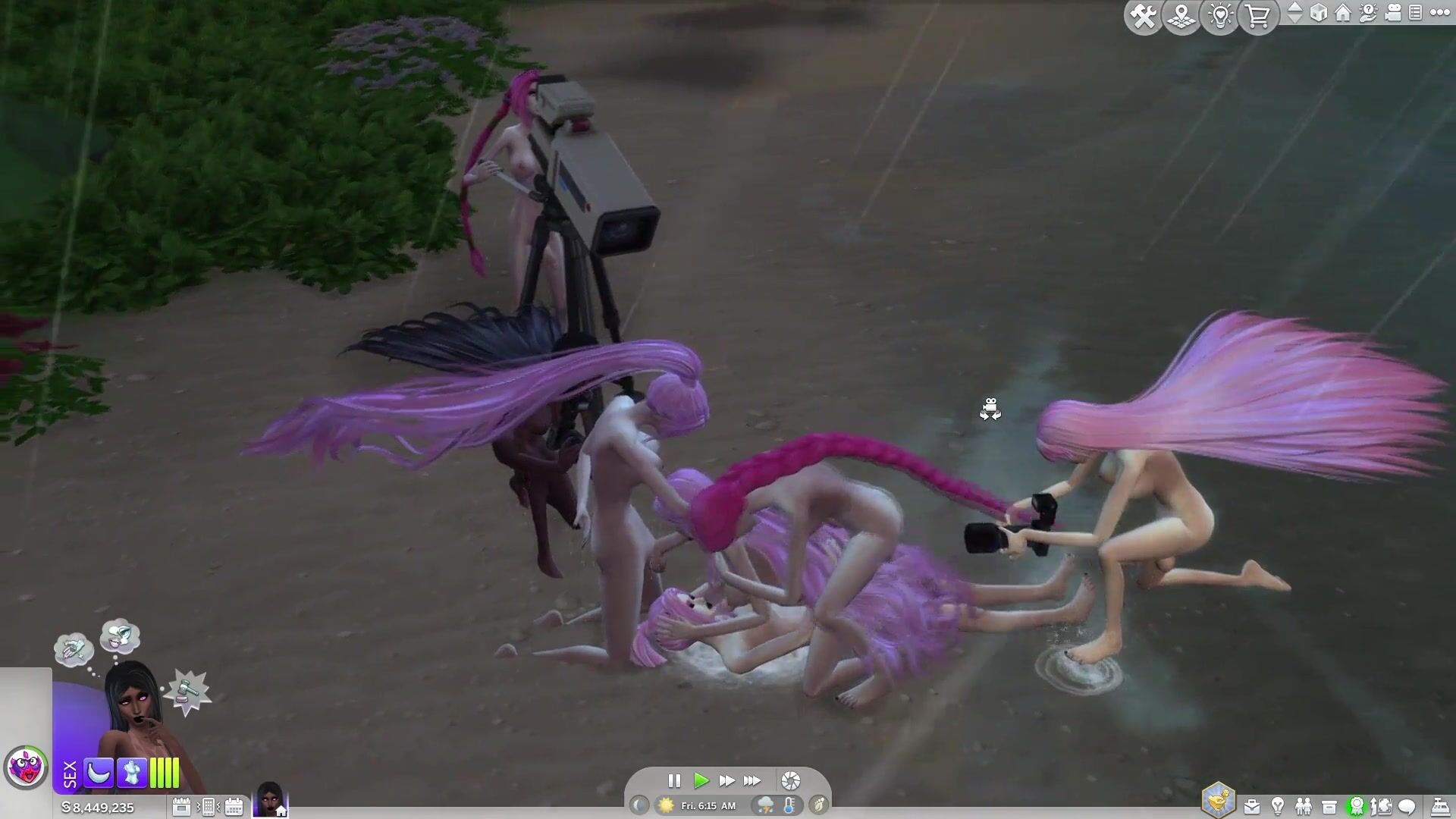Open the heart lightbulb button
1456x819 pixels.
coord(1220,16)
